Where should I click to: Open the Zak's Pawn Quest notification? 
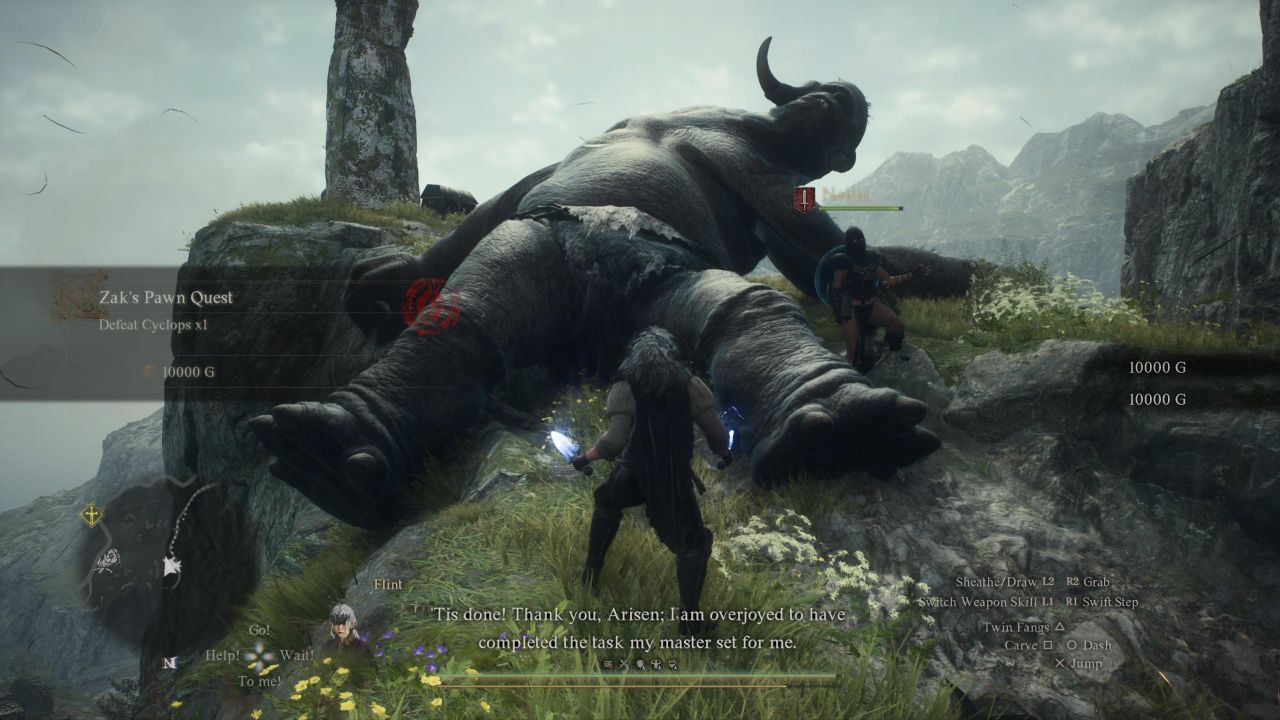click(165, 297)
